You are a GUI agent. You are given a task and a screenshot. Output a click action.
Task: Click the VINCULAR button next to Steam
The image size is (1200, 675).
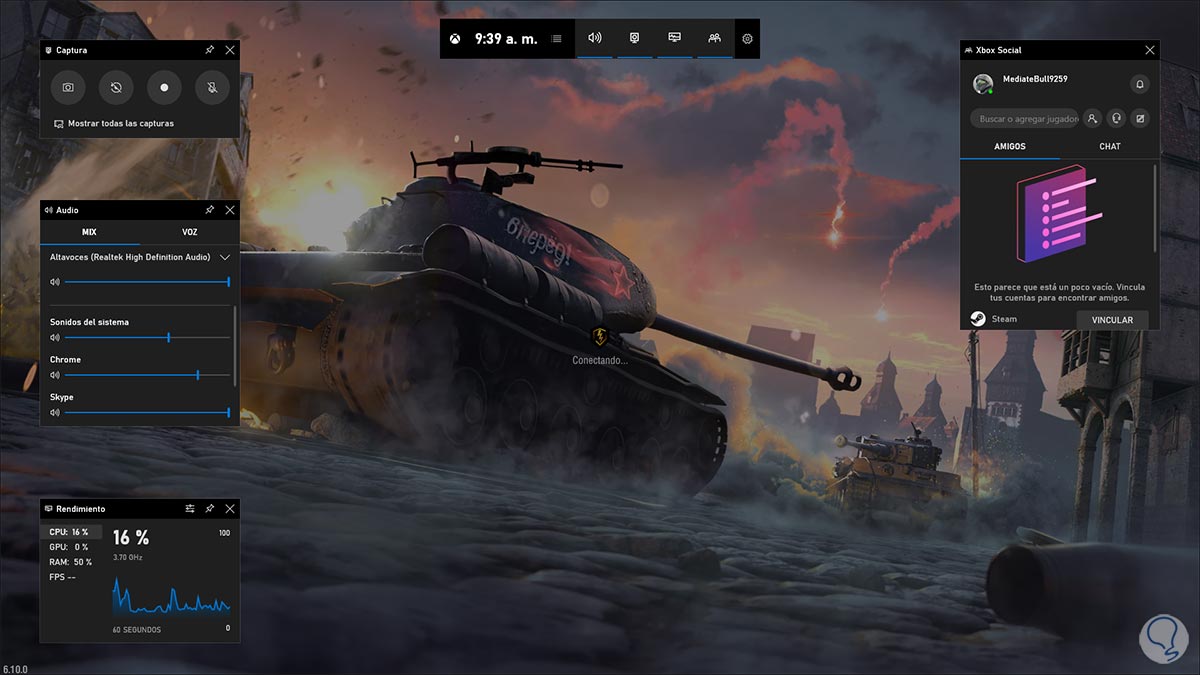click(1112, 320)
